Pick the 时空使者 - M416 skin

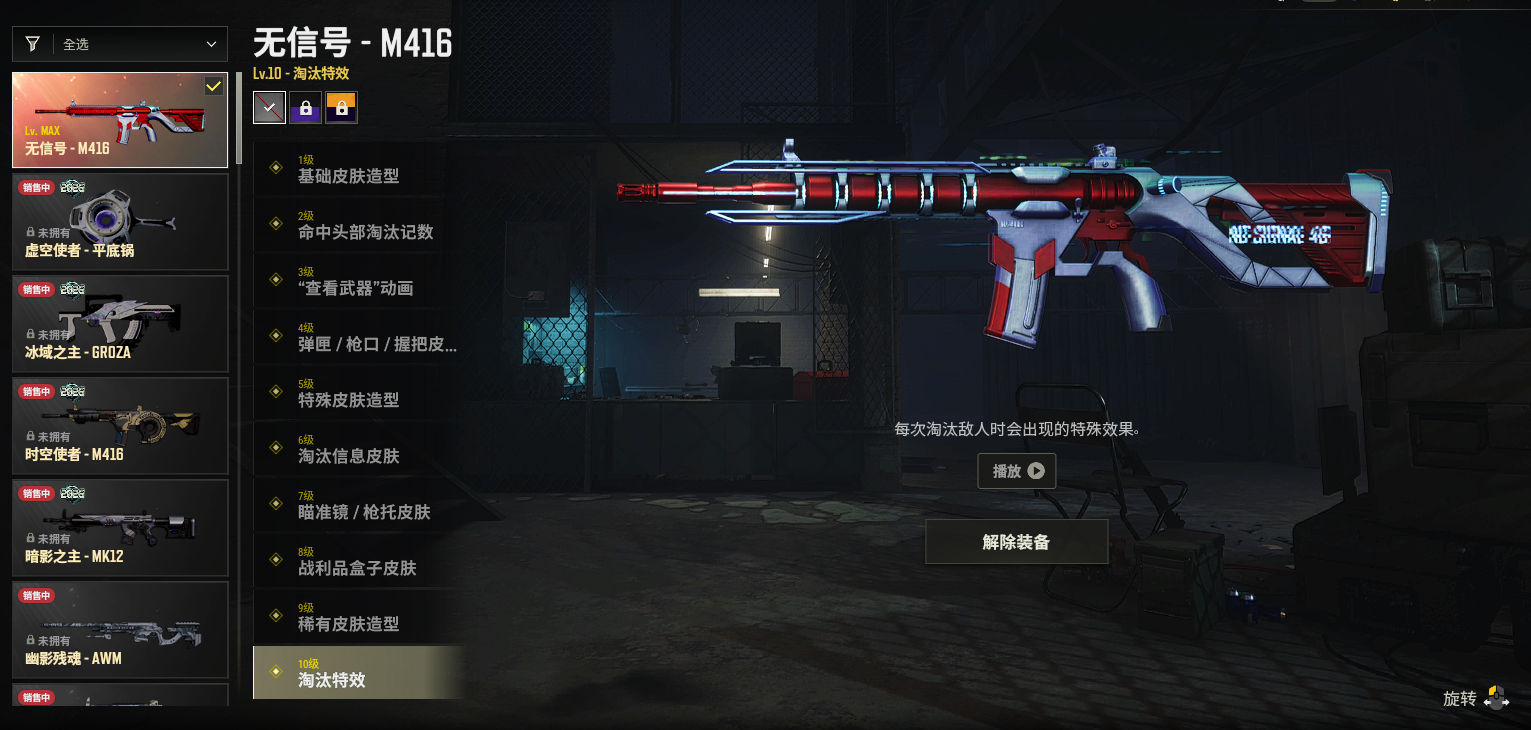[120, 426]
